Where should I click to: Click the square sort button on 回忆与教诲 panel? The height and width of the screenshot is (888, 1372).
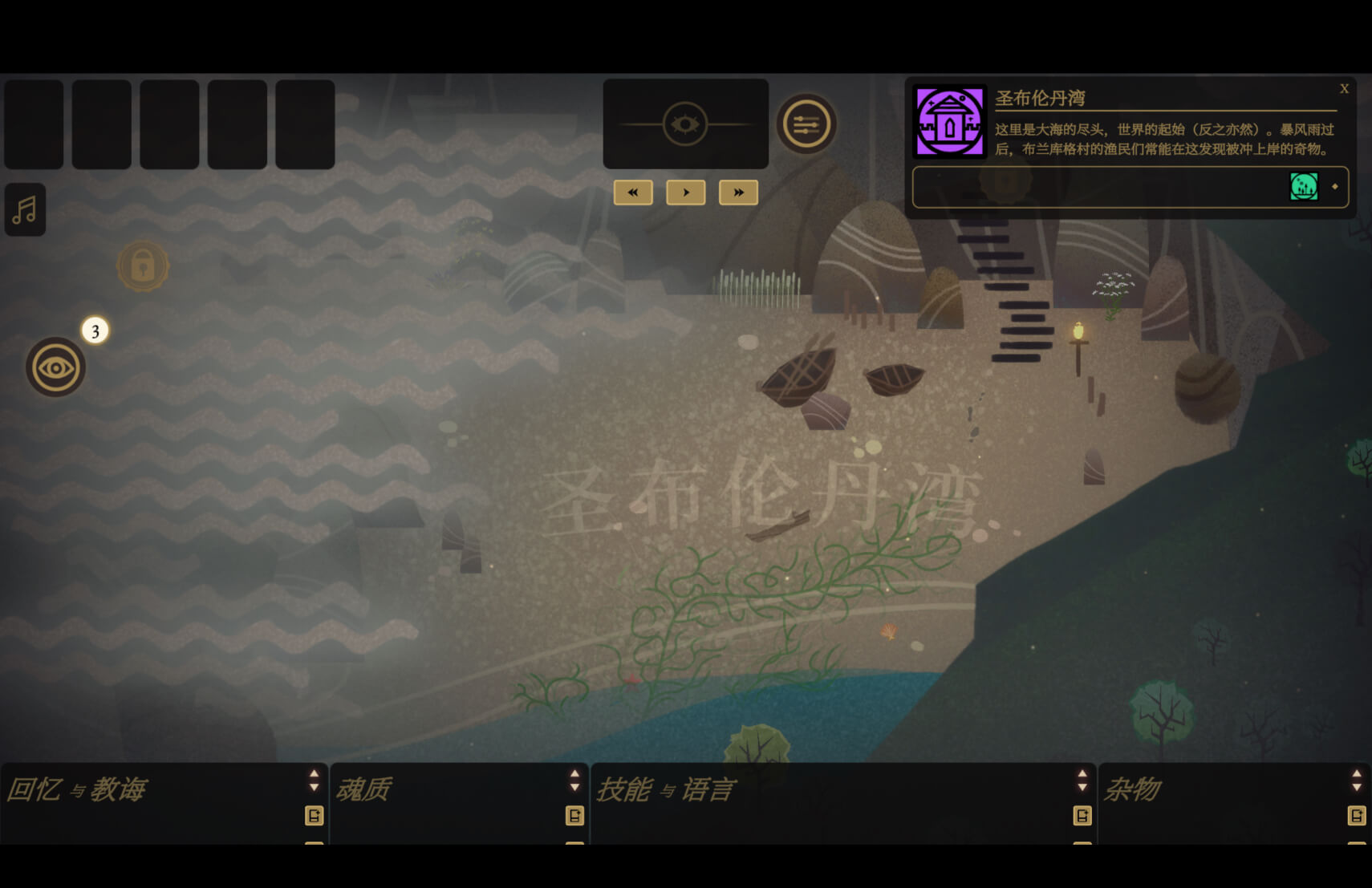[315, 816]
